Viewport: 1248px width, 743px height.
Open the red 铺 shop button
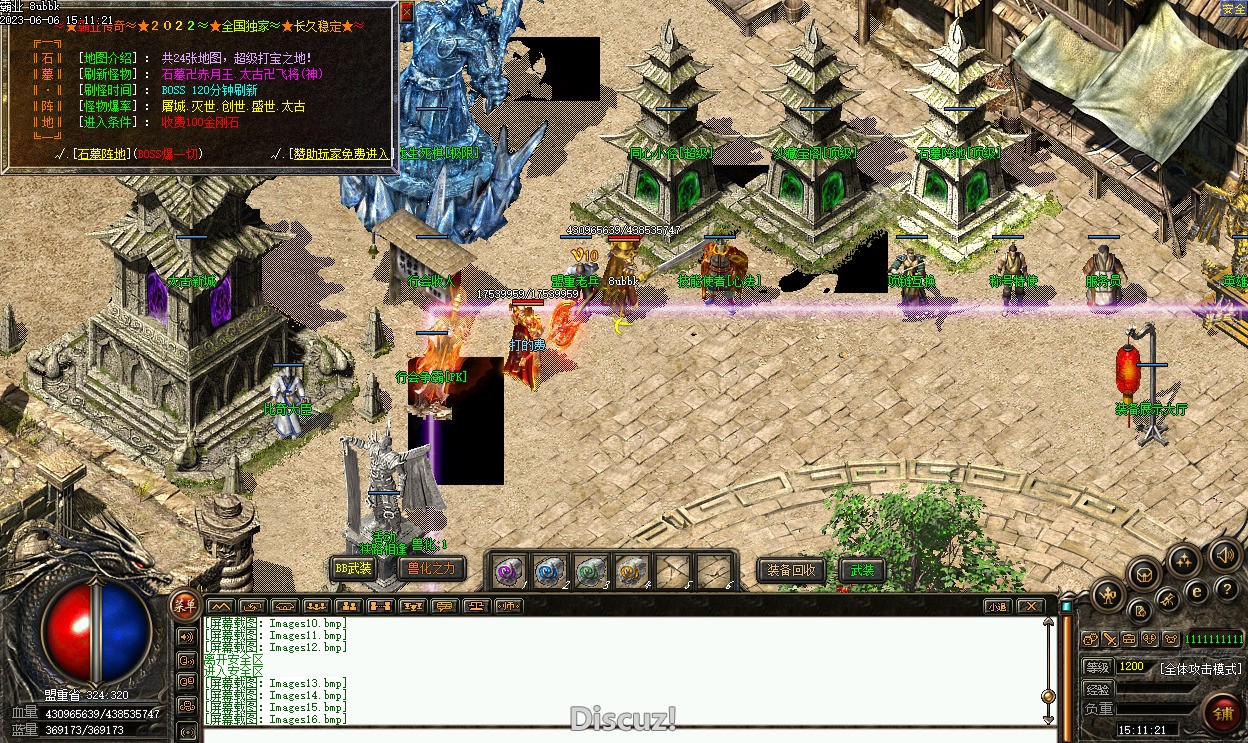coord(1222,712)
